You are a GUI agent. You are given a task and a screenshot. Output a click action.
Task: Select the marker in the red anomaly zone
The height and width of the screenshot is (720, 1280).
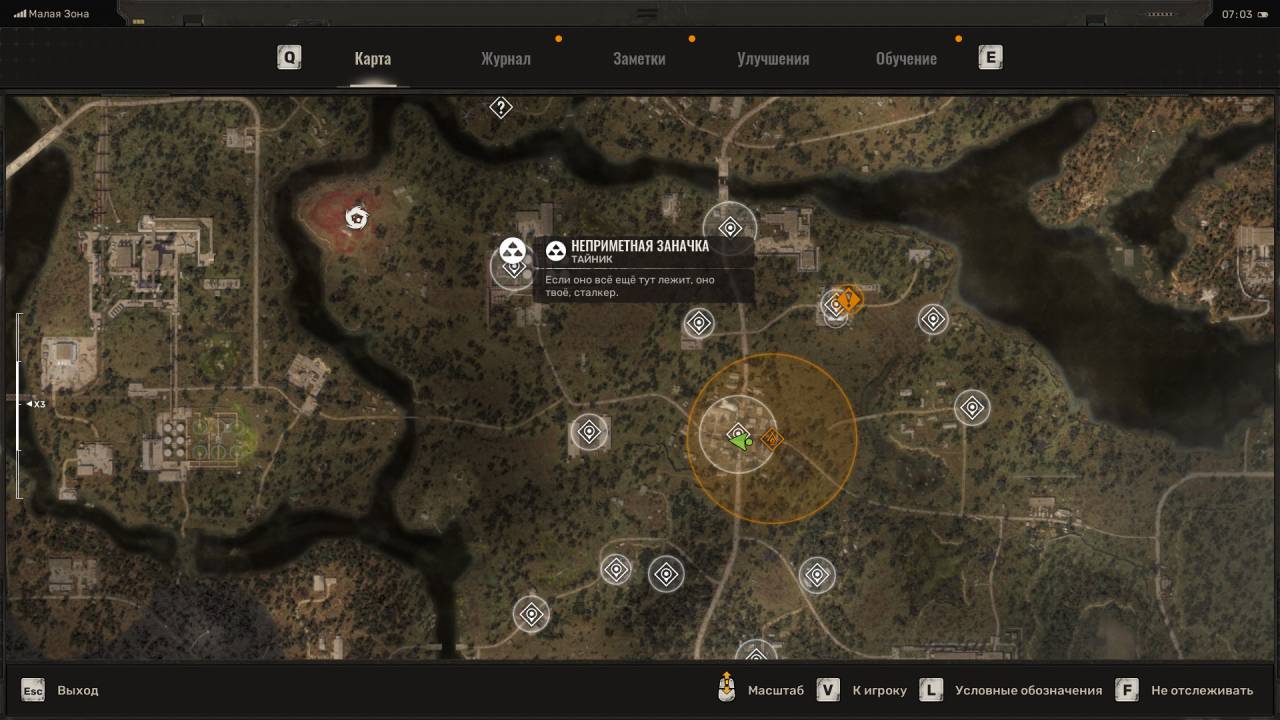pos(355,216)
